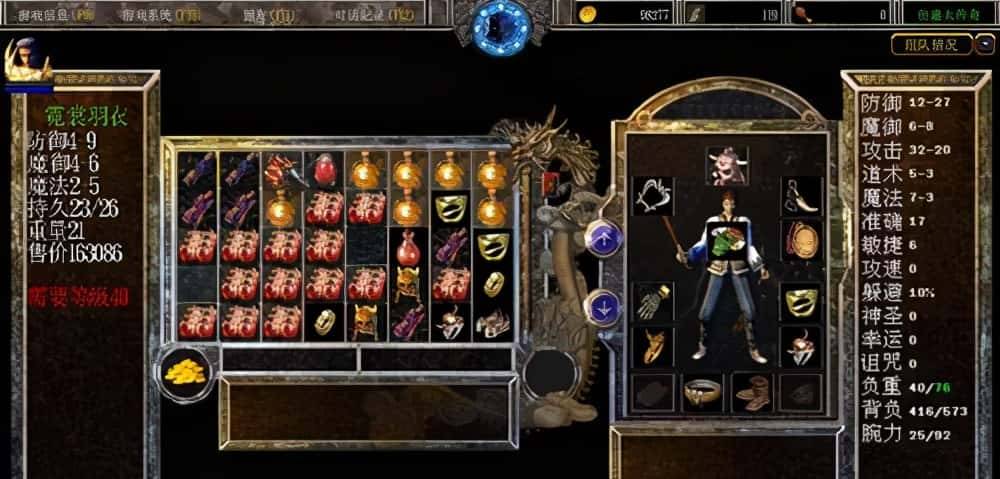Select the red round potion in top row
Image resolution: width=1000 pixels, height=479 pixels.
point(324,171)
